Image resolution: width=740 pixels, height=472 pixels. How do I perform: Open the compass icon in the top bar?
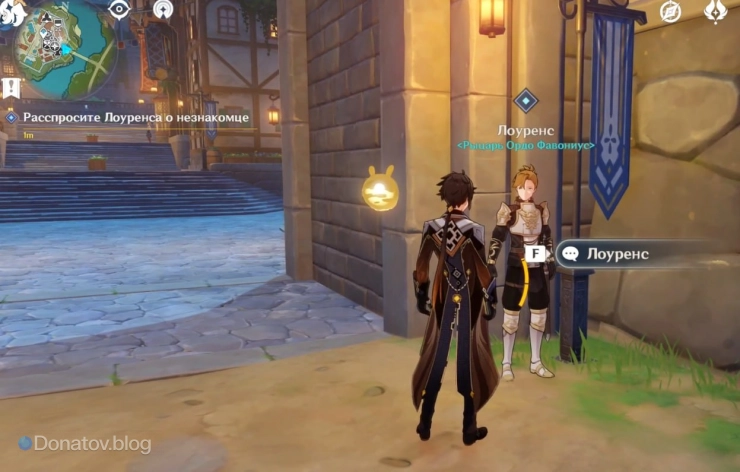tap(671, 11)
